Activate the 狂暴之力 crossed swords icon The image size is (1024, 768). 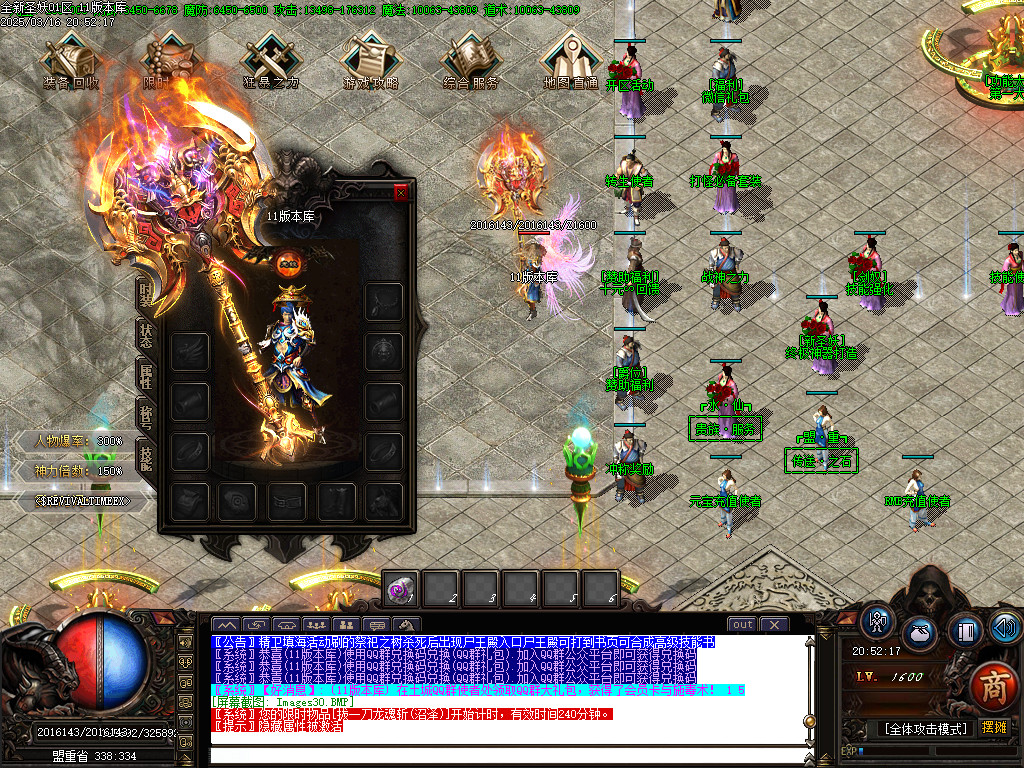click(x=271, y=60)
